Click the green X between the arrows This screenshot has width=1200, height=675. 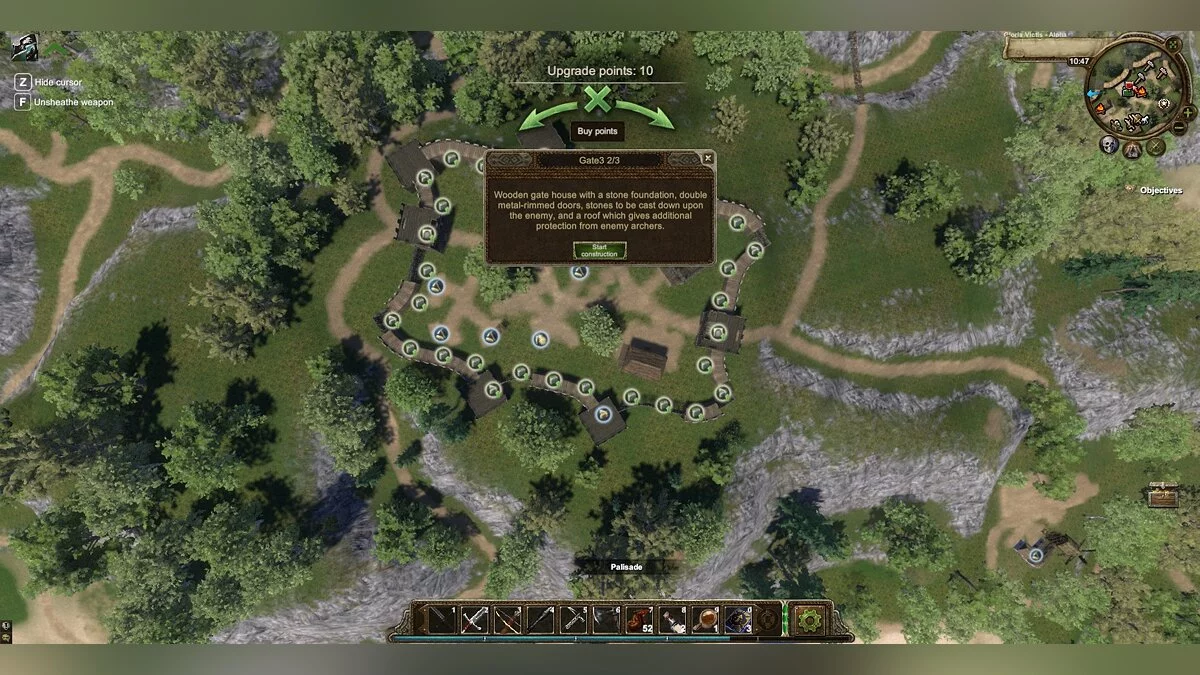597,99
